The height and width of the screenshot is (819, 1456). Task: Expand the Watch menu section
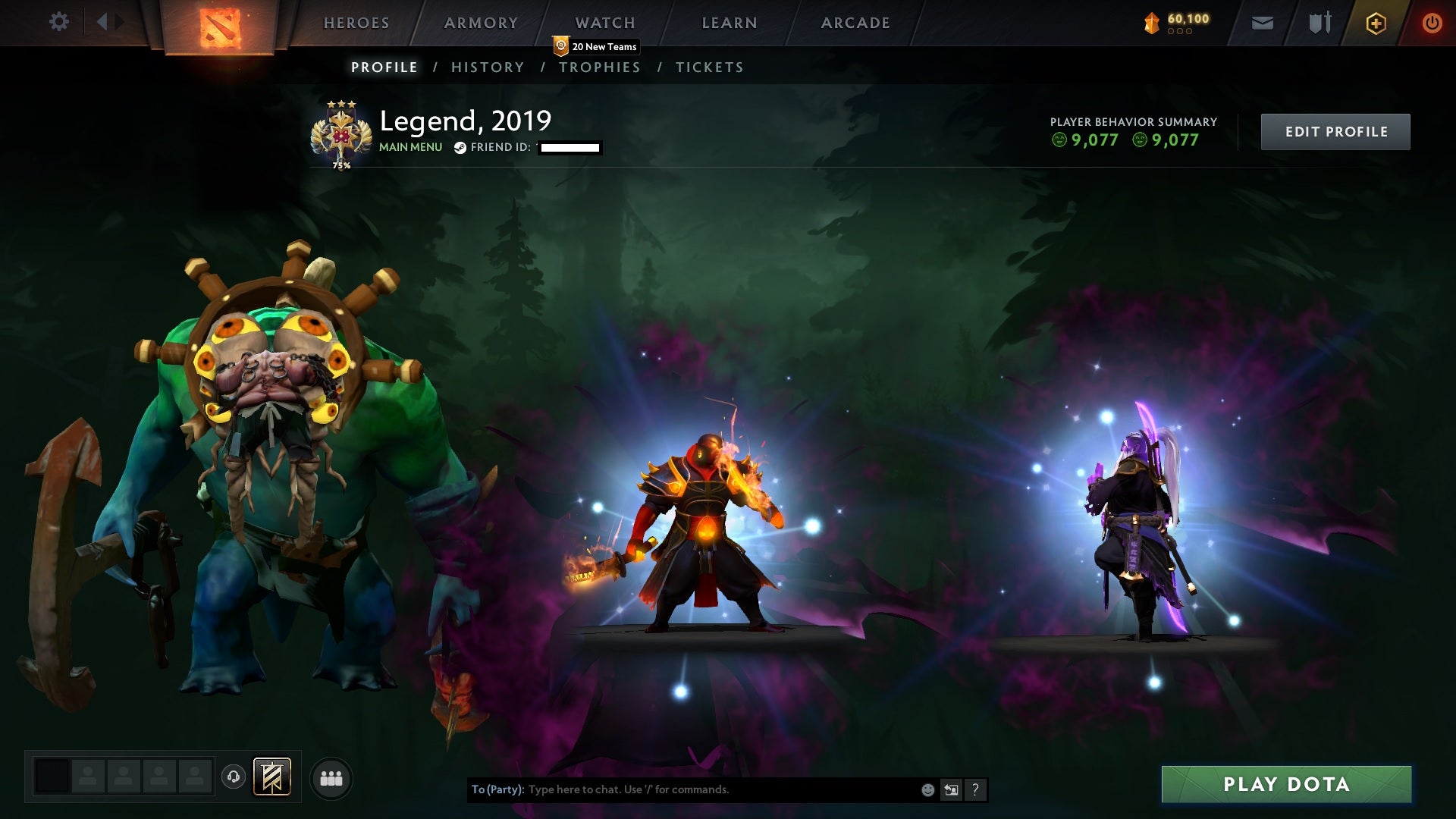coord(604,23)
